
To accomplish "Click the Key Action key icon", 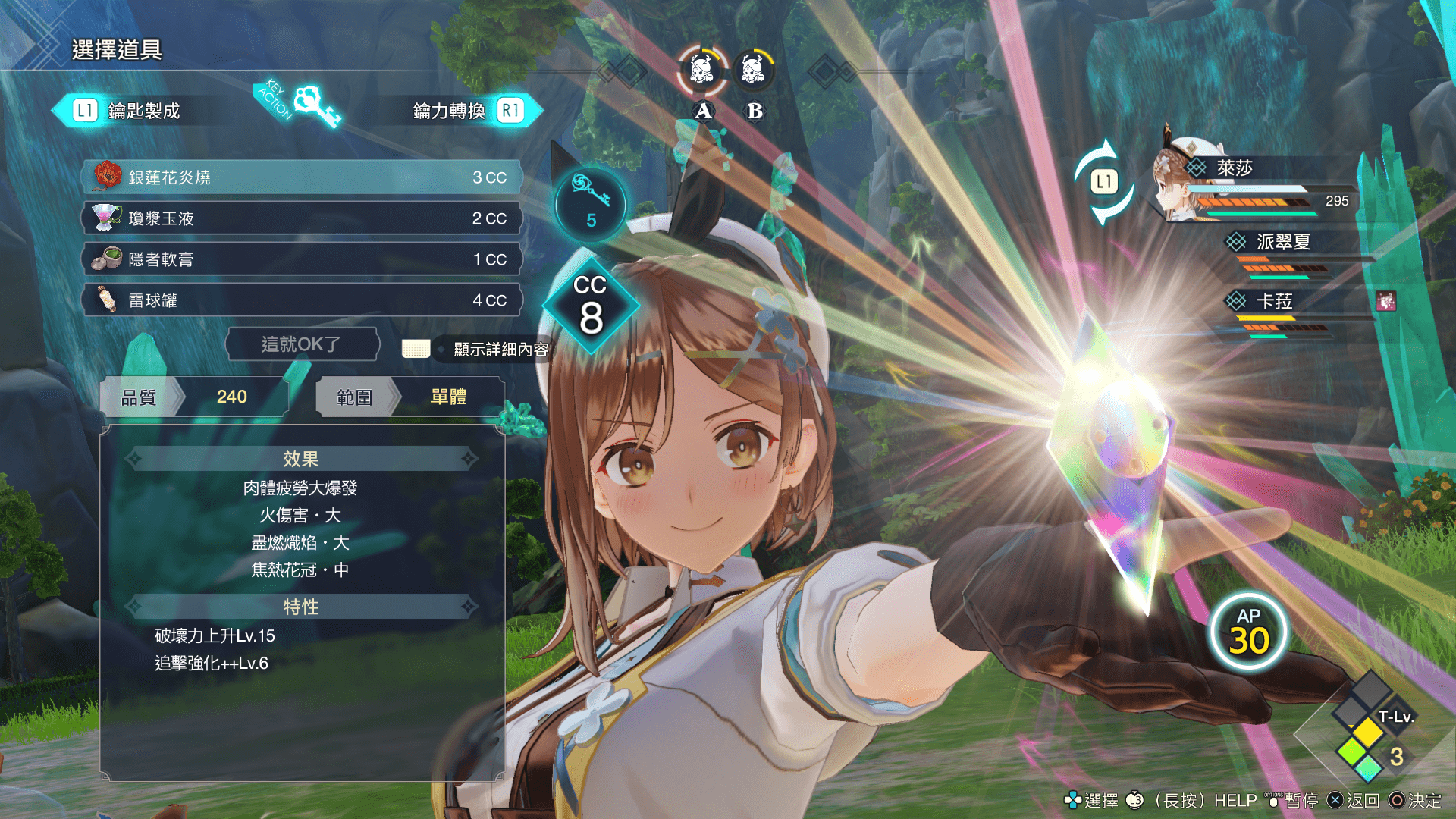I will [x=315, y=103].
